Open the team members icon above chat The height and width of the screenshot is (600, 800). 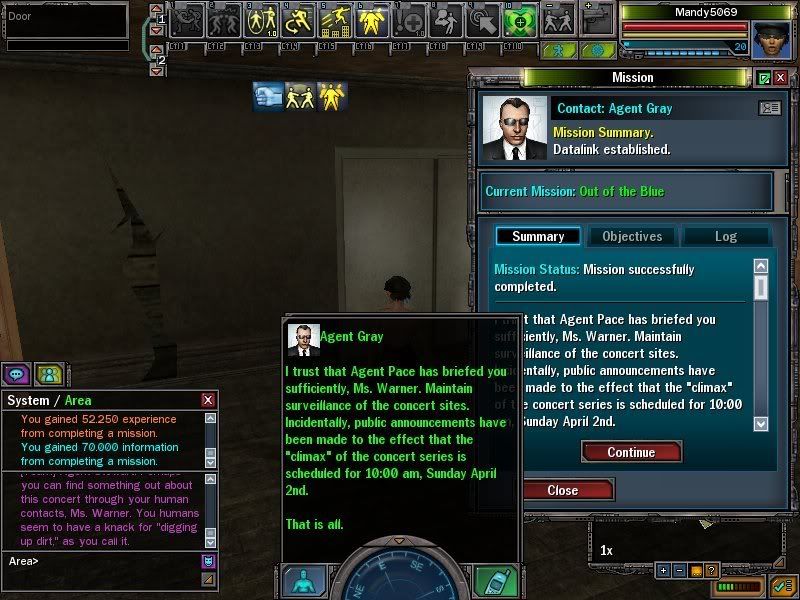[x=49, y=374]
